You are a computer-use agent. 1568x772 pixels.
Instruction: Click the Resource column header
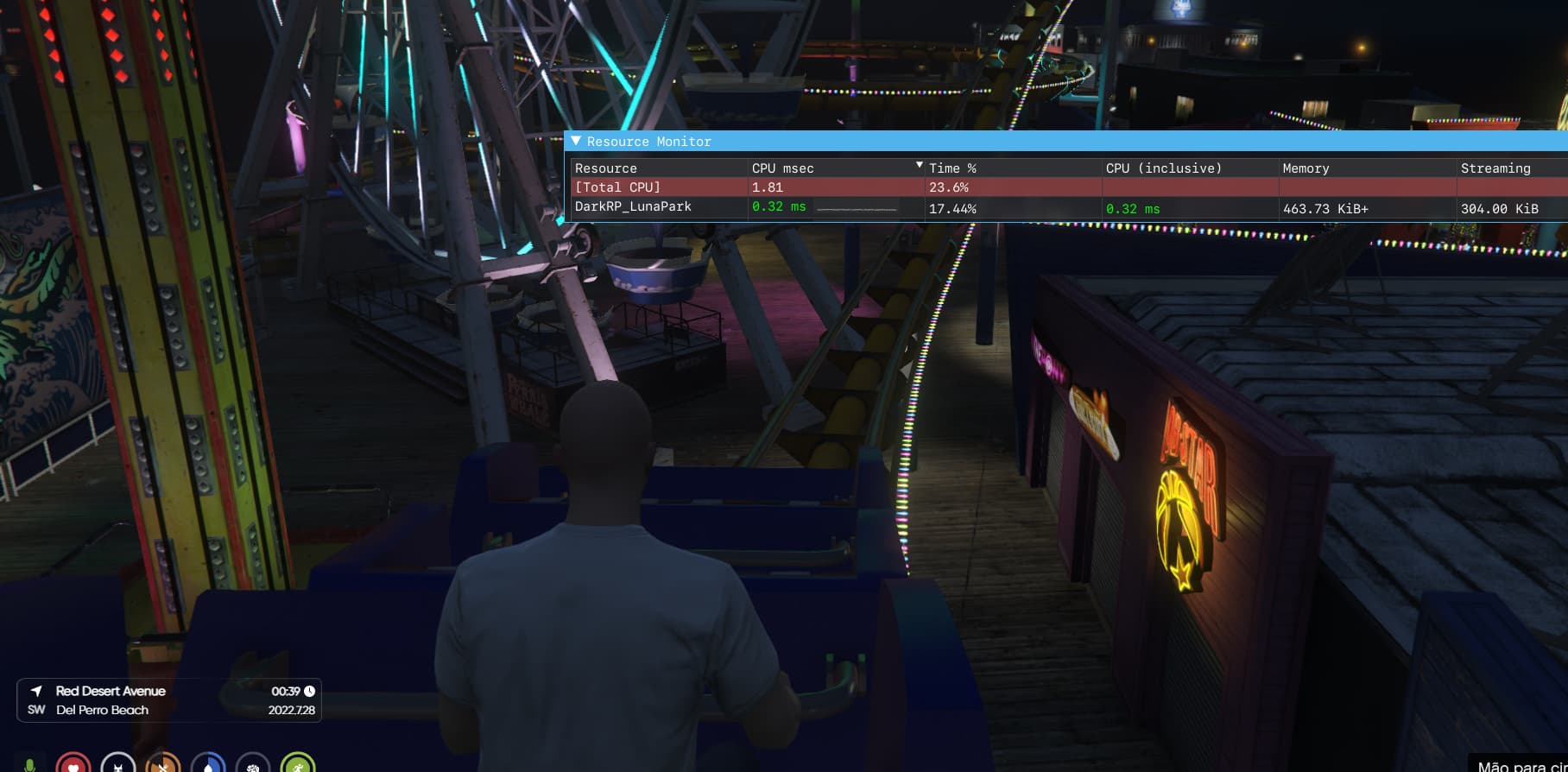coord(606,168)
